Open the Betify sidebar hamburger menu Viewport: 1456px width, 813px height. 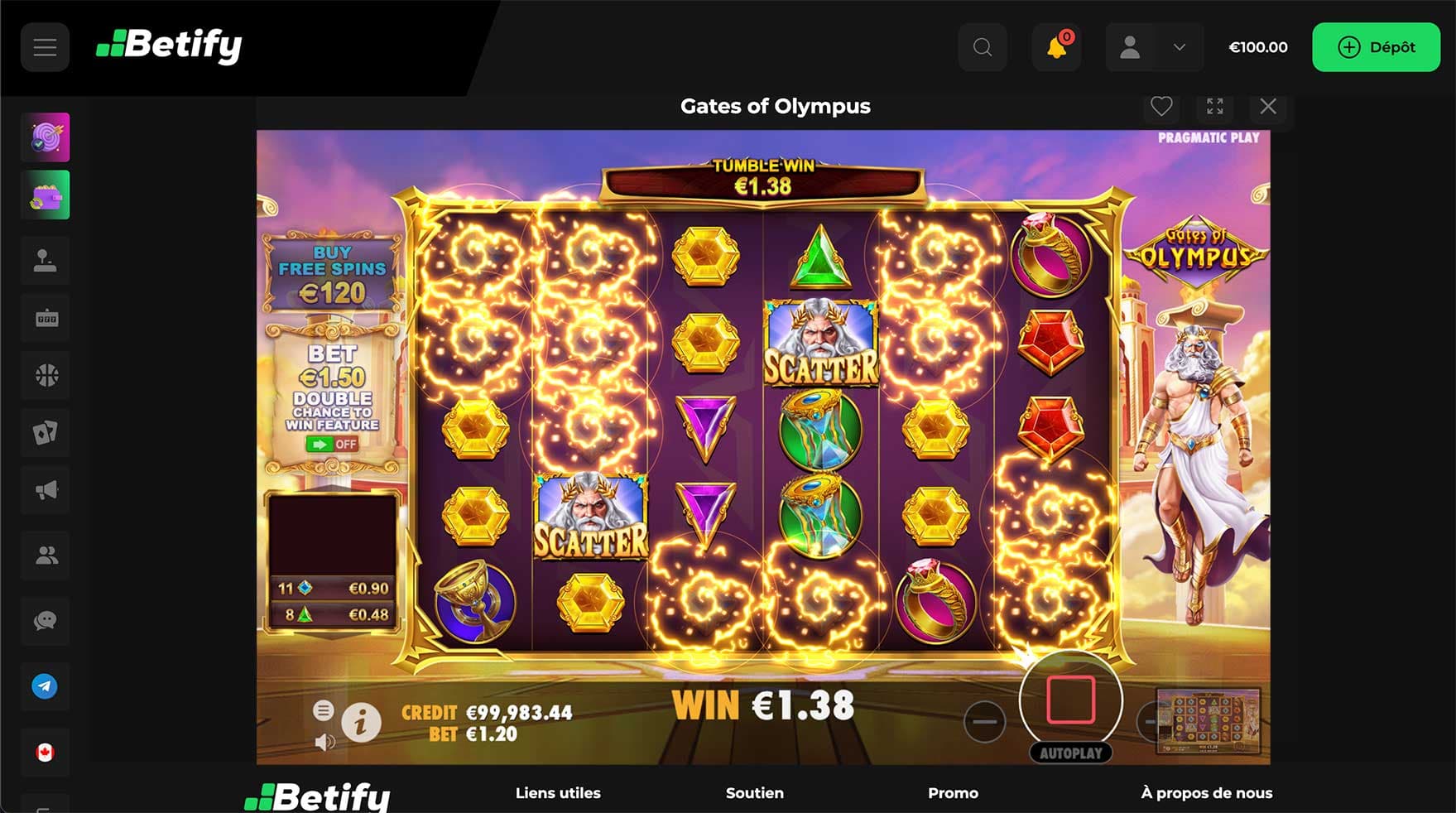tap(45, 47)
